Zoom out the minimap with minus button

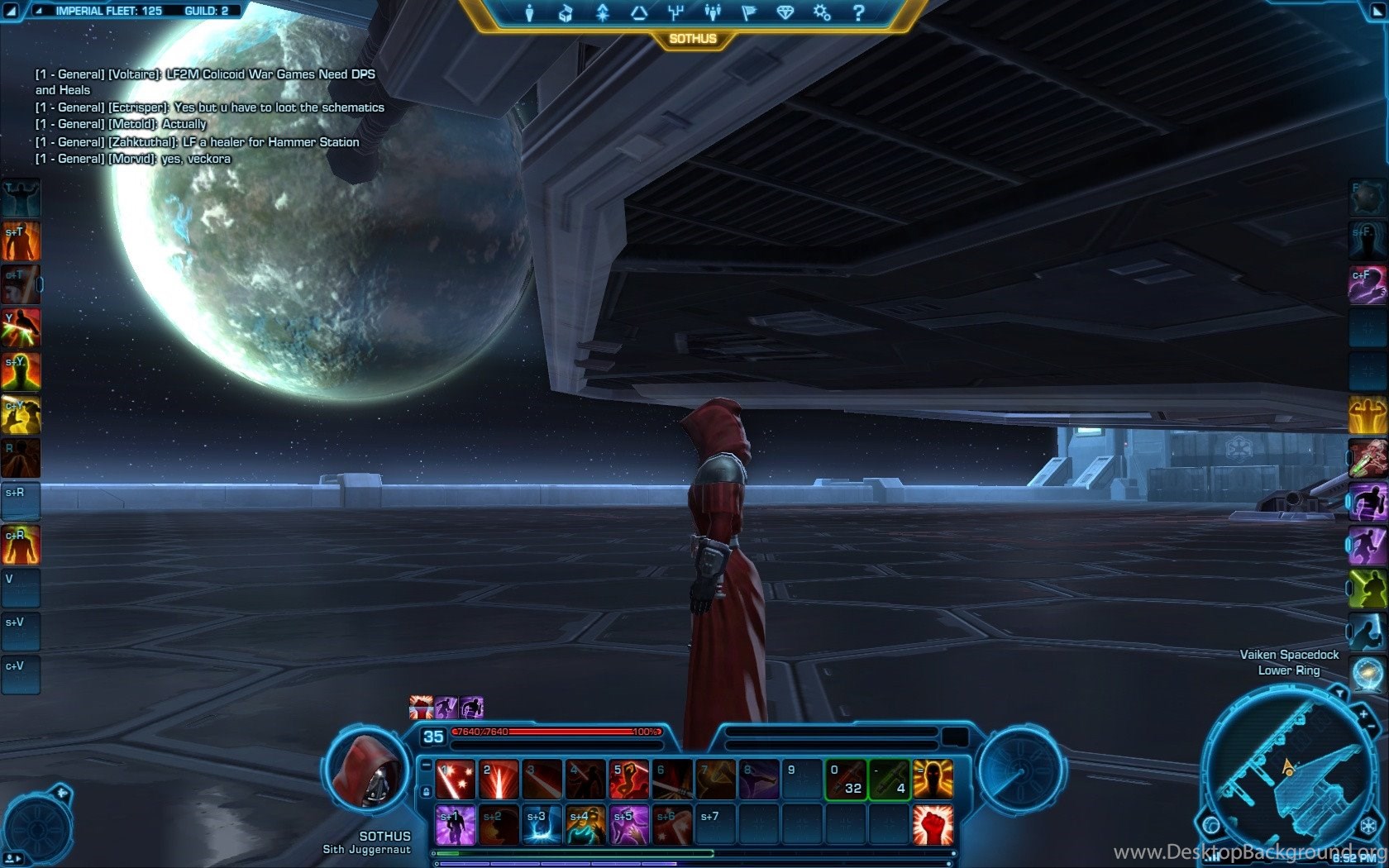(1373, 727)
